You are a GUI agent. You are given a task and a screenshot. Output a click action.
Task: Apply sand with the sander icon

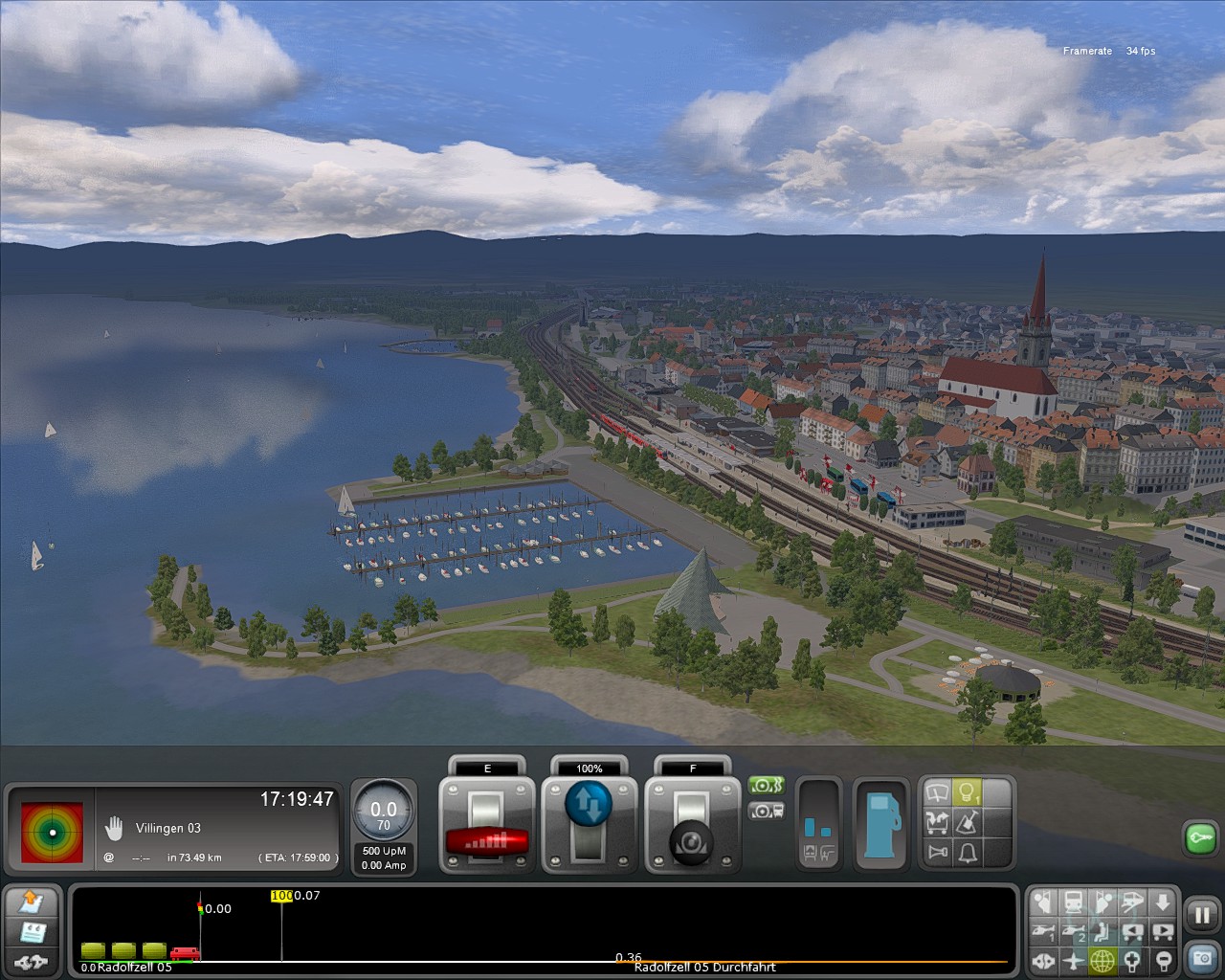968,823
